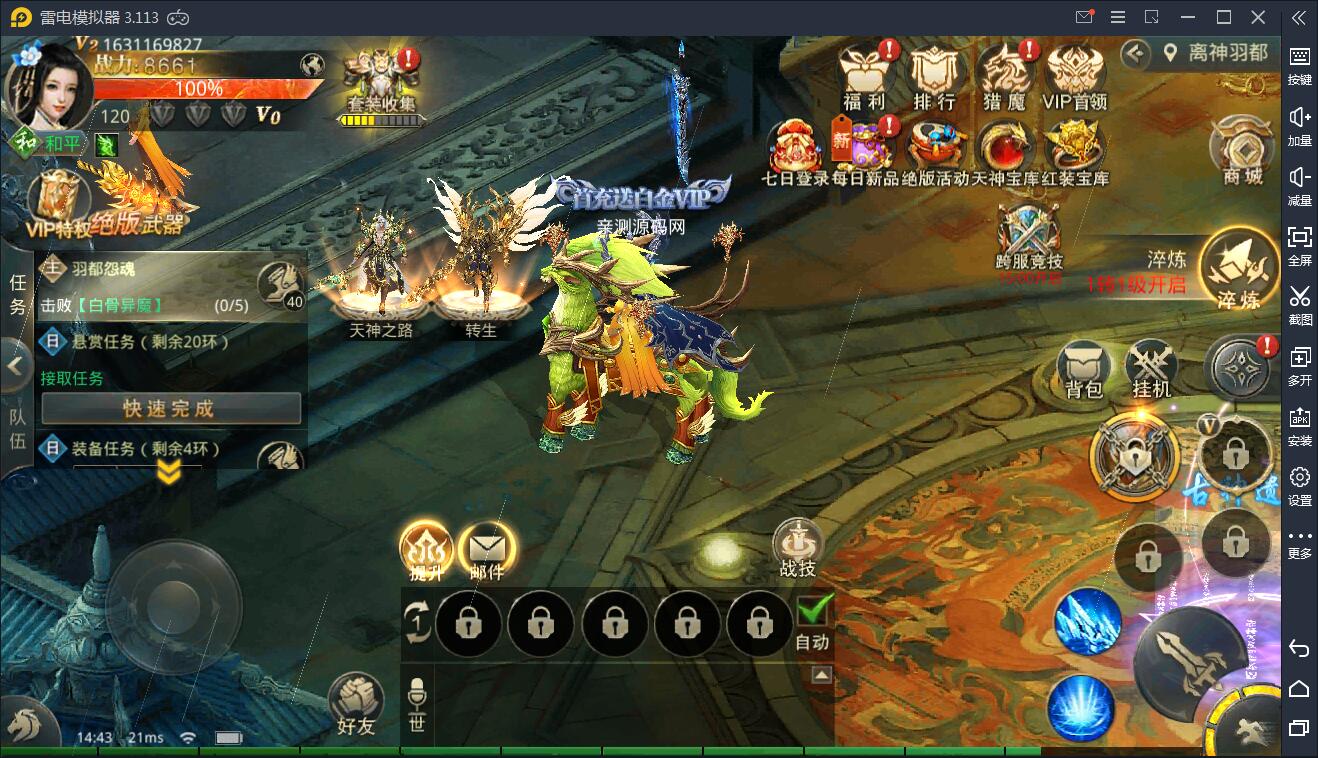The width and height of the screenshot is (1318, 758).
Task: Open the 猎魔 demon hunt icon
Action: pos(1004,73)
